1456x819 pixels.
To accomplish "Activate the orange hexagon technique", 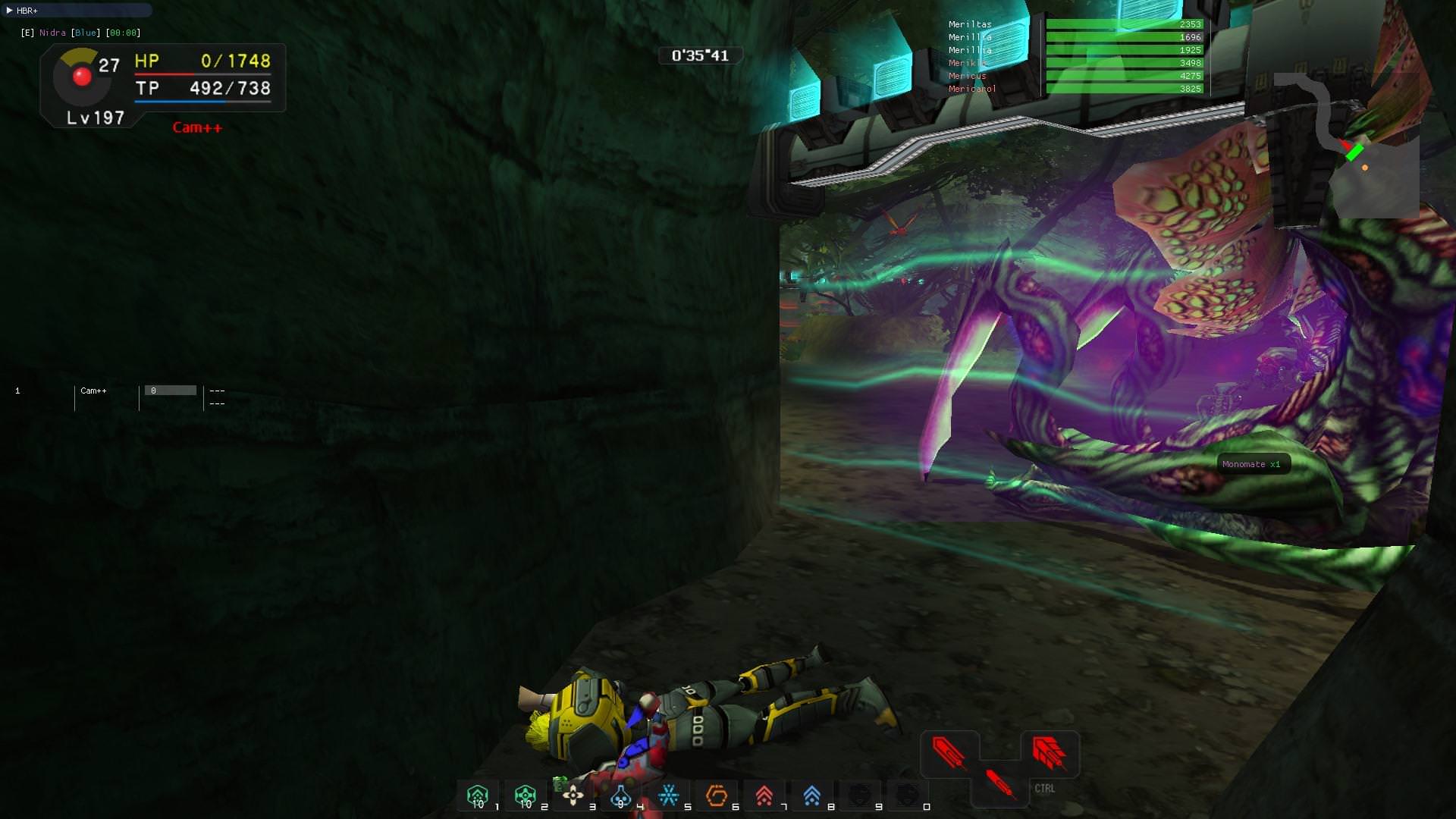I will [717, 795].
